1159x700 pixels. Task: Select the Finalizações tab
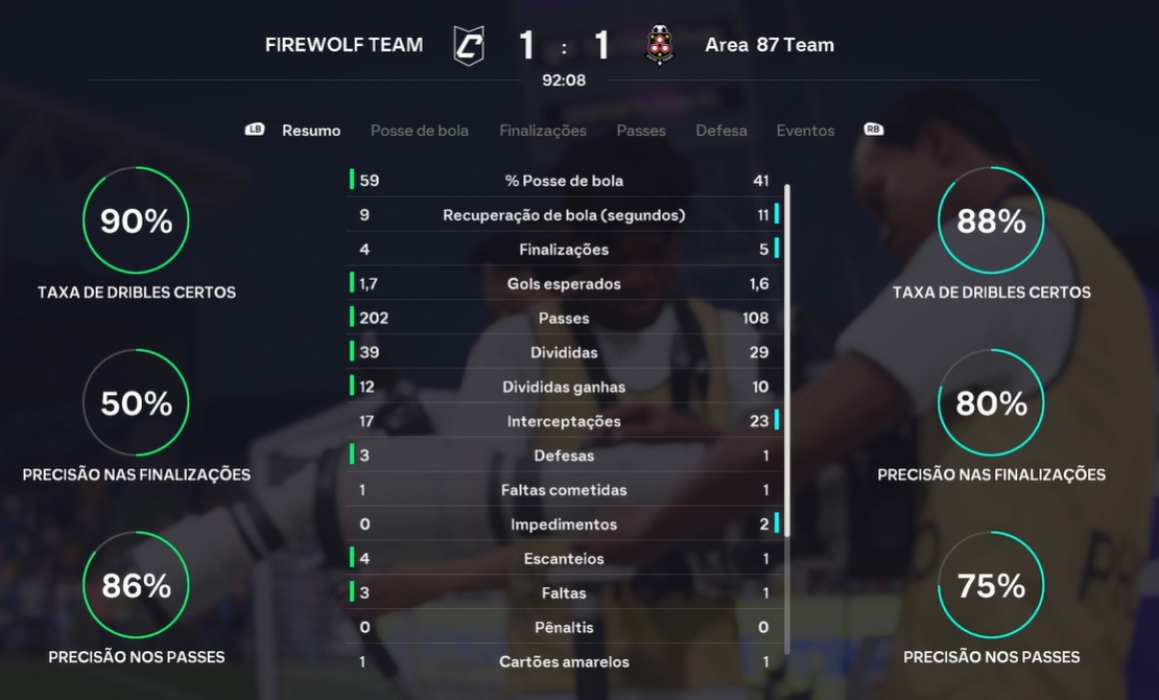(x=543, y=131)
